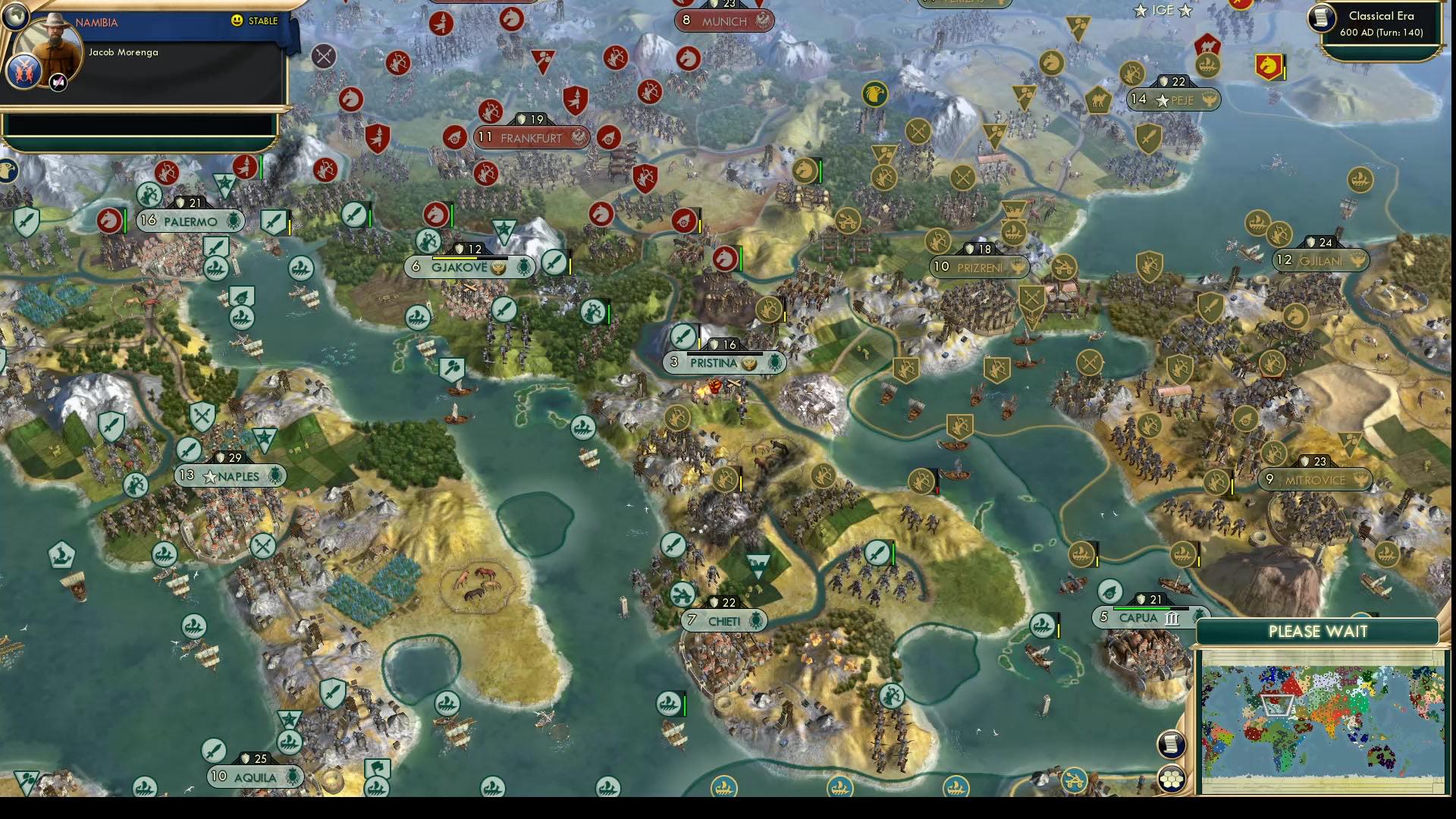Select the Prizreni city banner
1456x819 pixels.
point(978,266)
